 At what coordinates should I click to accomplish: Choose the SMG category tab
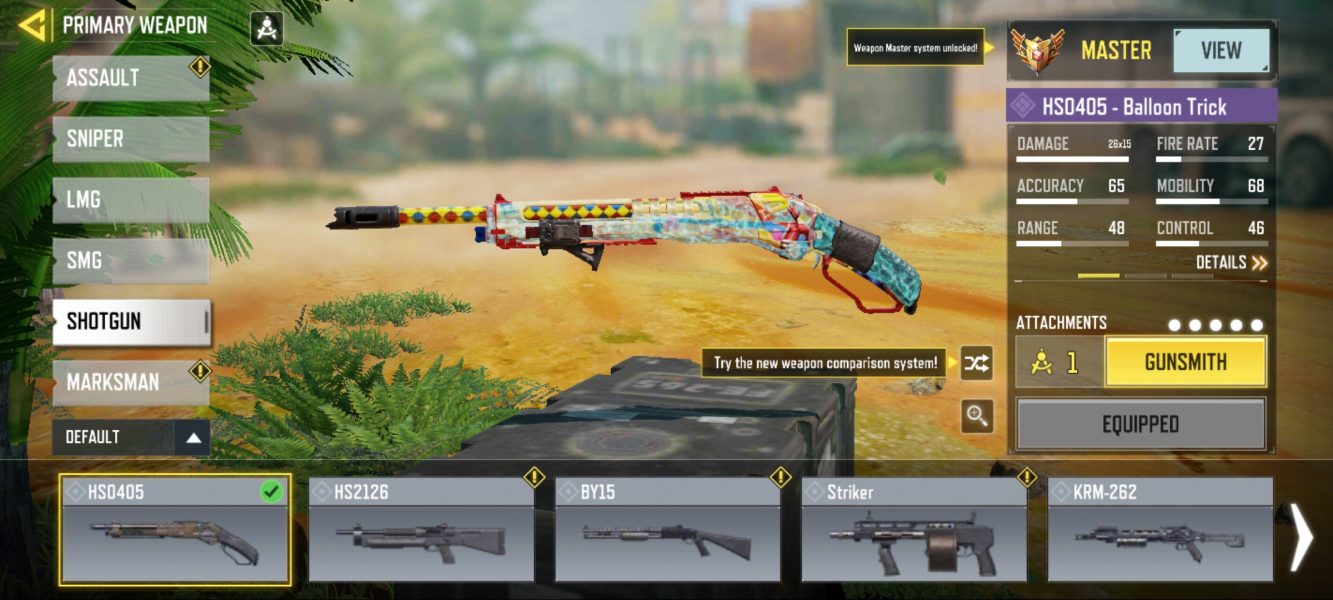click(x=130, y=261)
